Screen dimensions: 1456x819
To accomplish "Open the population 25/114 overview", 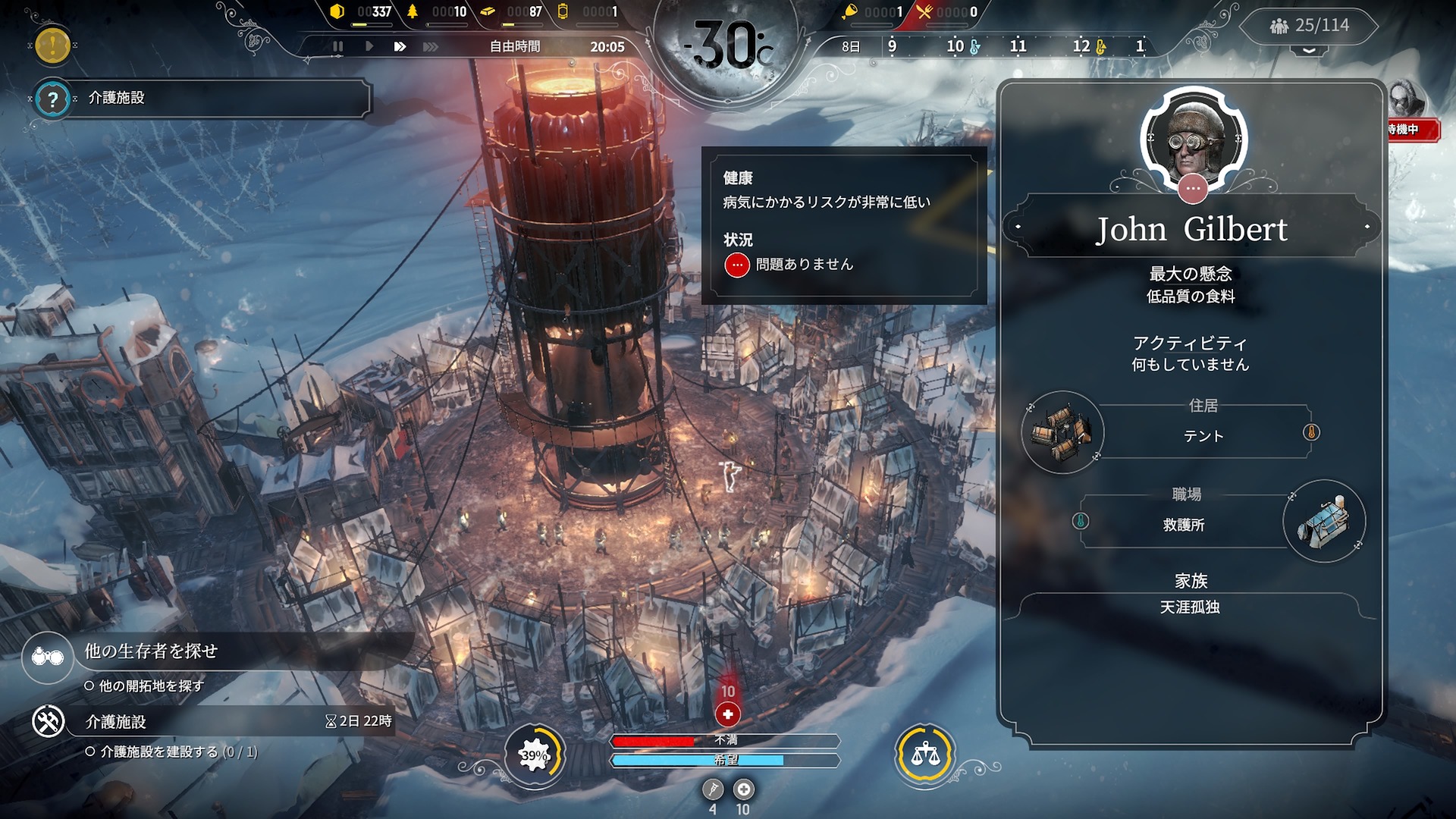I will (x=1310, y=26).
